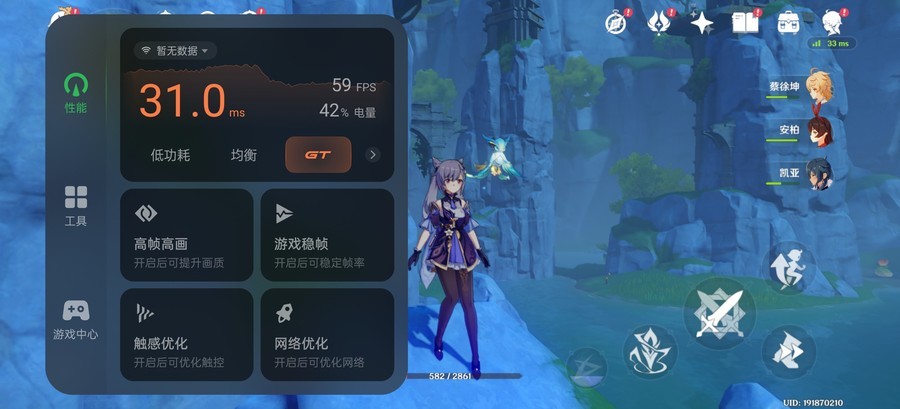The image size is (900, 409).
Task: Enable the 游戏稳帧 frame stabilizer tile
Action: pos(327,235)
